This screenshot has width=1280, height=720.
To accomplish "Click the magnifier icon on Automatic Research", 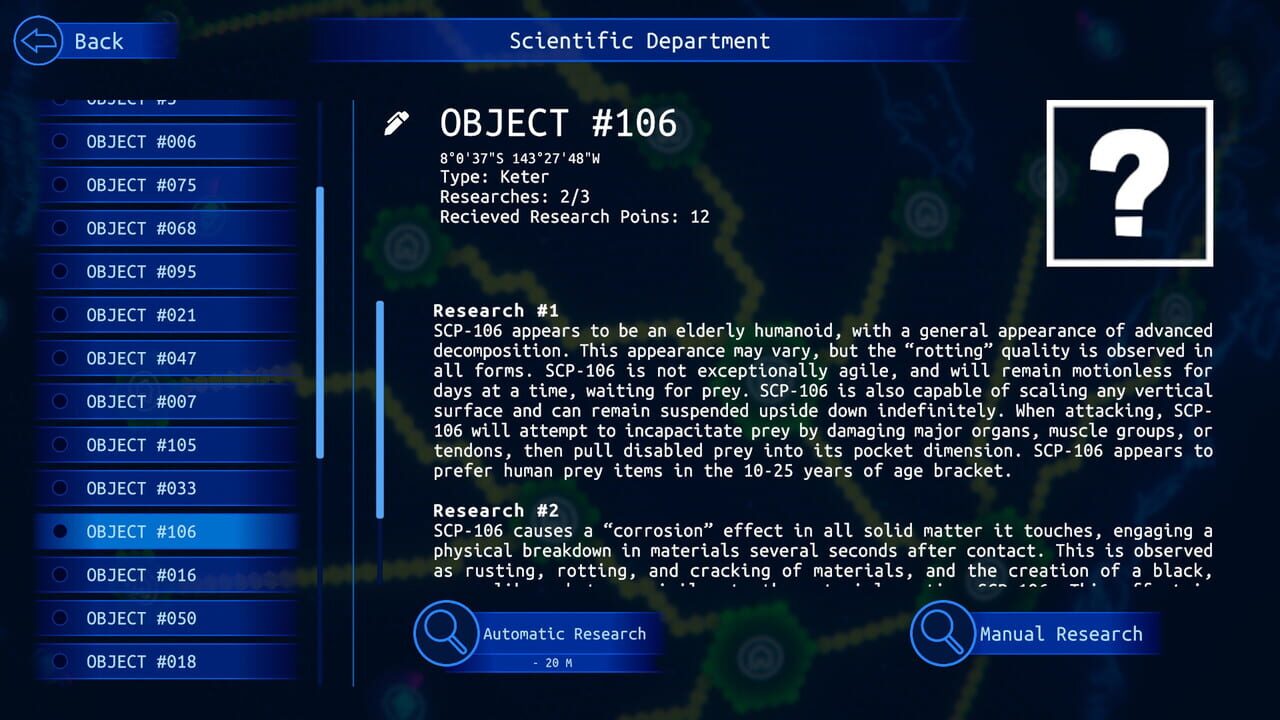I will tap(447, 634).
